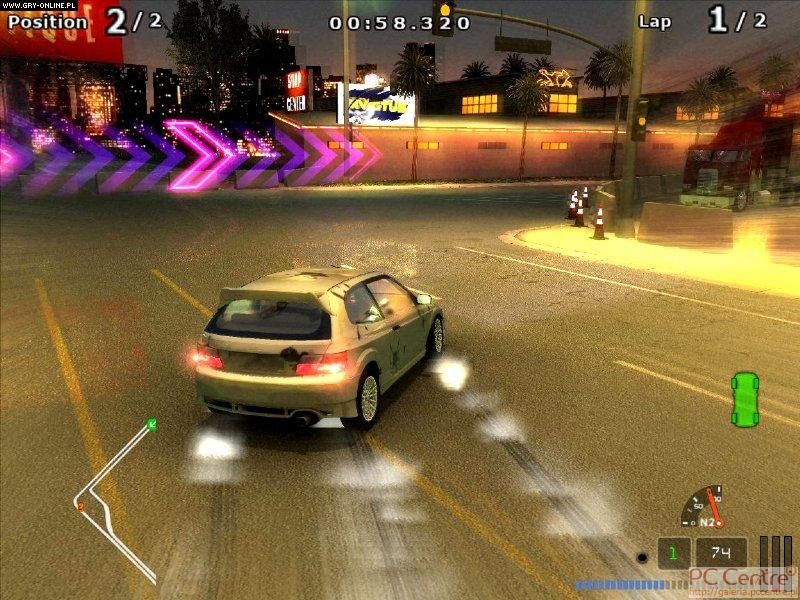Click the PC Centre watermark logo
This screenshot has width=800, height=600.
(x=738, y=578)
